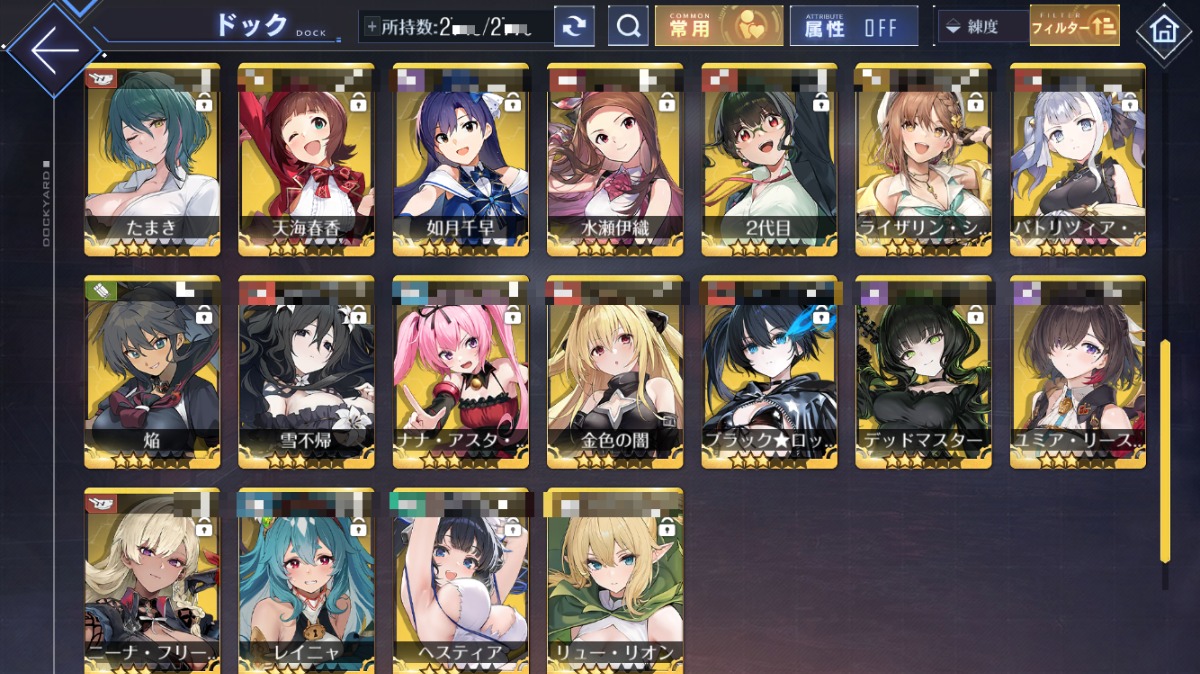
Task: Choose the 雪不帰 card
Action: click(x=306, y=372)
